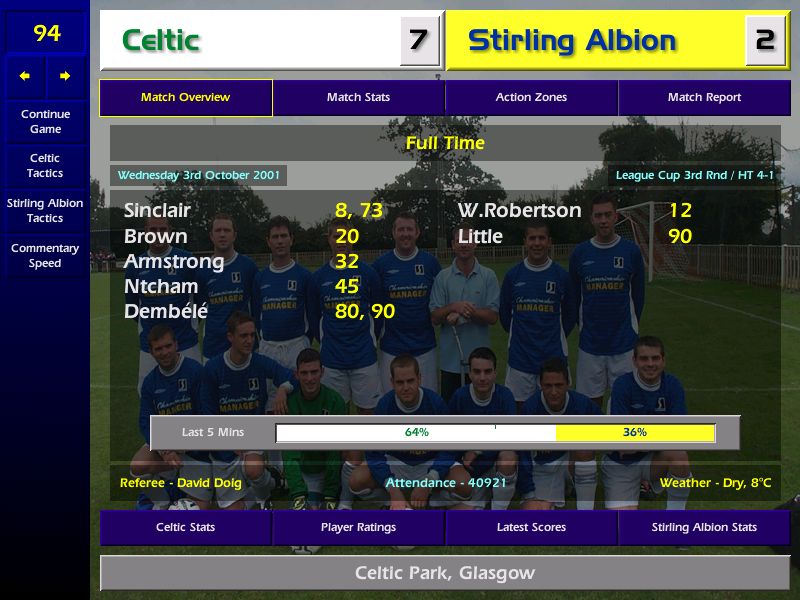View the Match Report tab
800x600 pixels.
tap(704, 98)
